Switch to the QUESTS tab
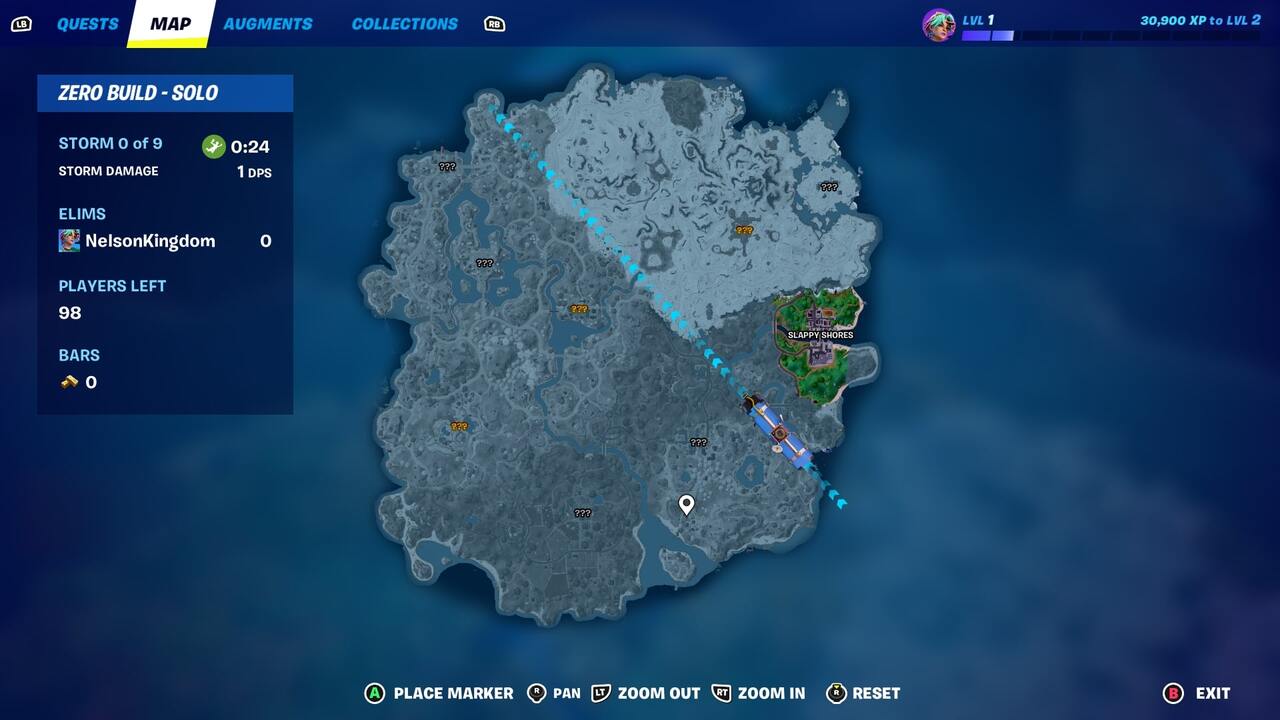Viewport: 1280px width, 720px height. tap(88, 23)
